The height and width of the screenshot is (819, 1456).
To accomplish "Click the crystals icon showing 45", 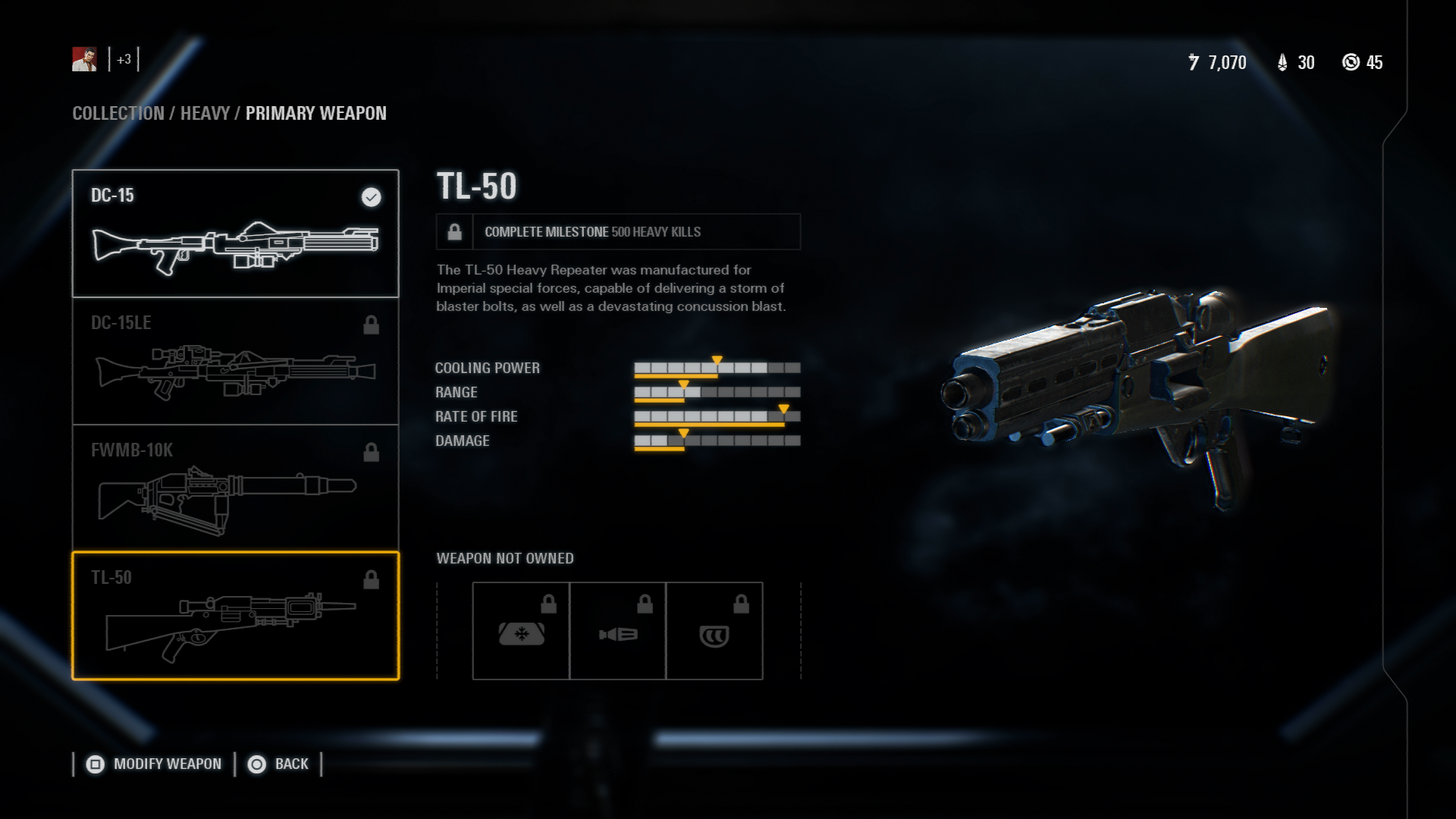I will point(1351,64).
